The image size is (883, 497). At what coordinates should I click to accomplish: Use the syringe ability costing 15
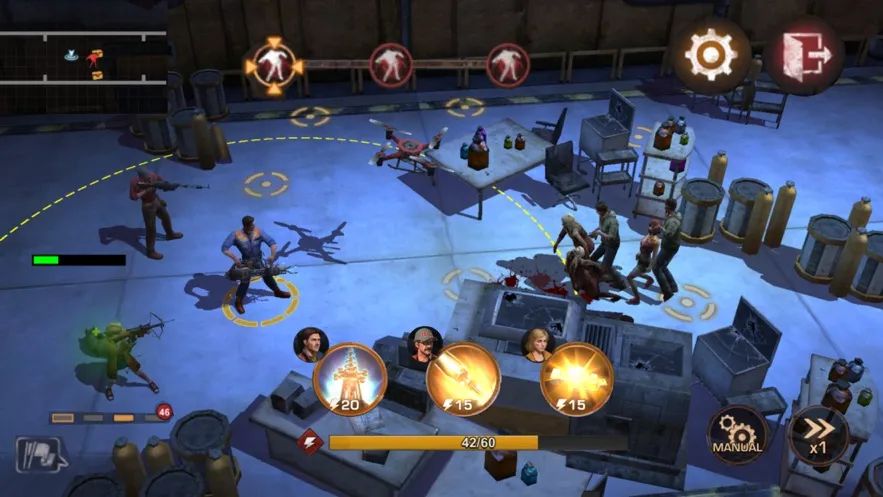463,378
